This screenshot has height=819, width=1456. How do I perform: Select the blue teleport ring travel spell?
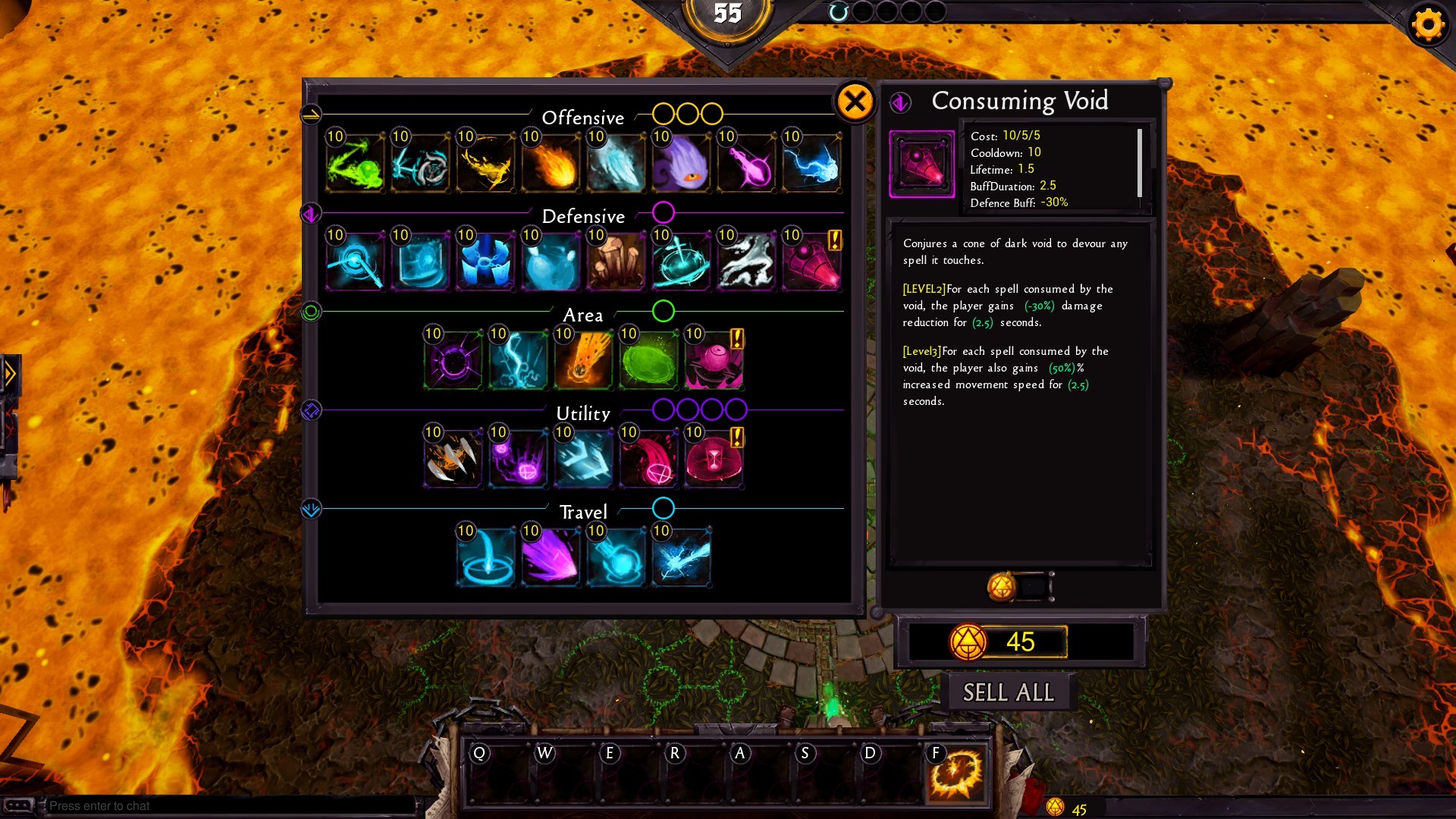point(486,557)
